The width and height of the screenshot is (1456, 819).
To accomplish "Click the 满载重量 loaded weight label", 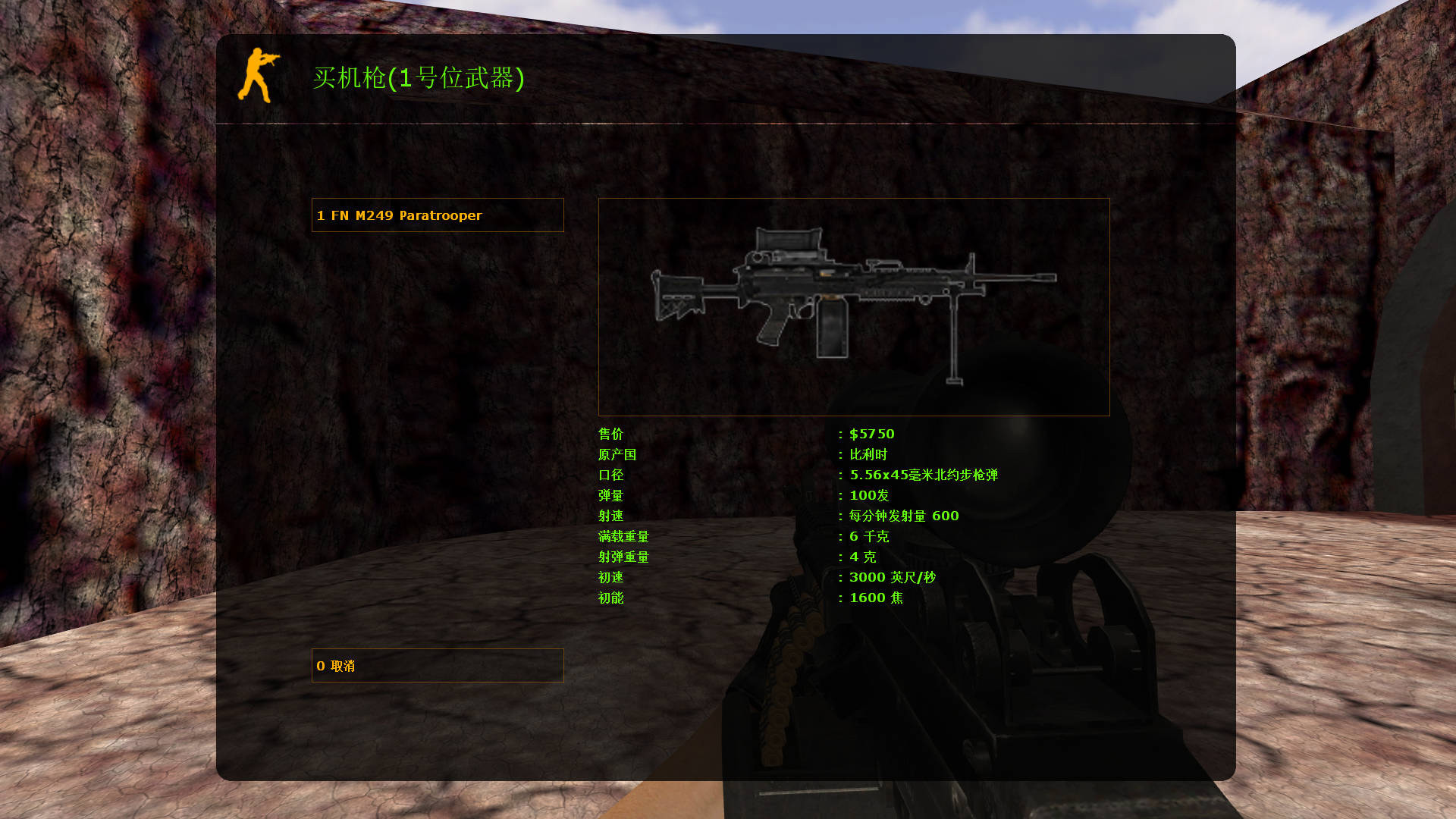I will coord(623,536).
